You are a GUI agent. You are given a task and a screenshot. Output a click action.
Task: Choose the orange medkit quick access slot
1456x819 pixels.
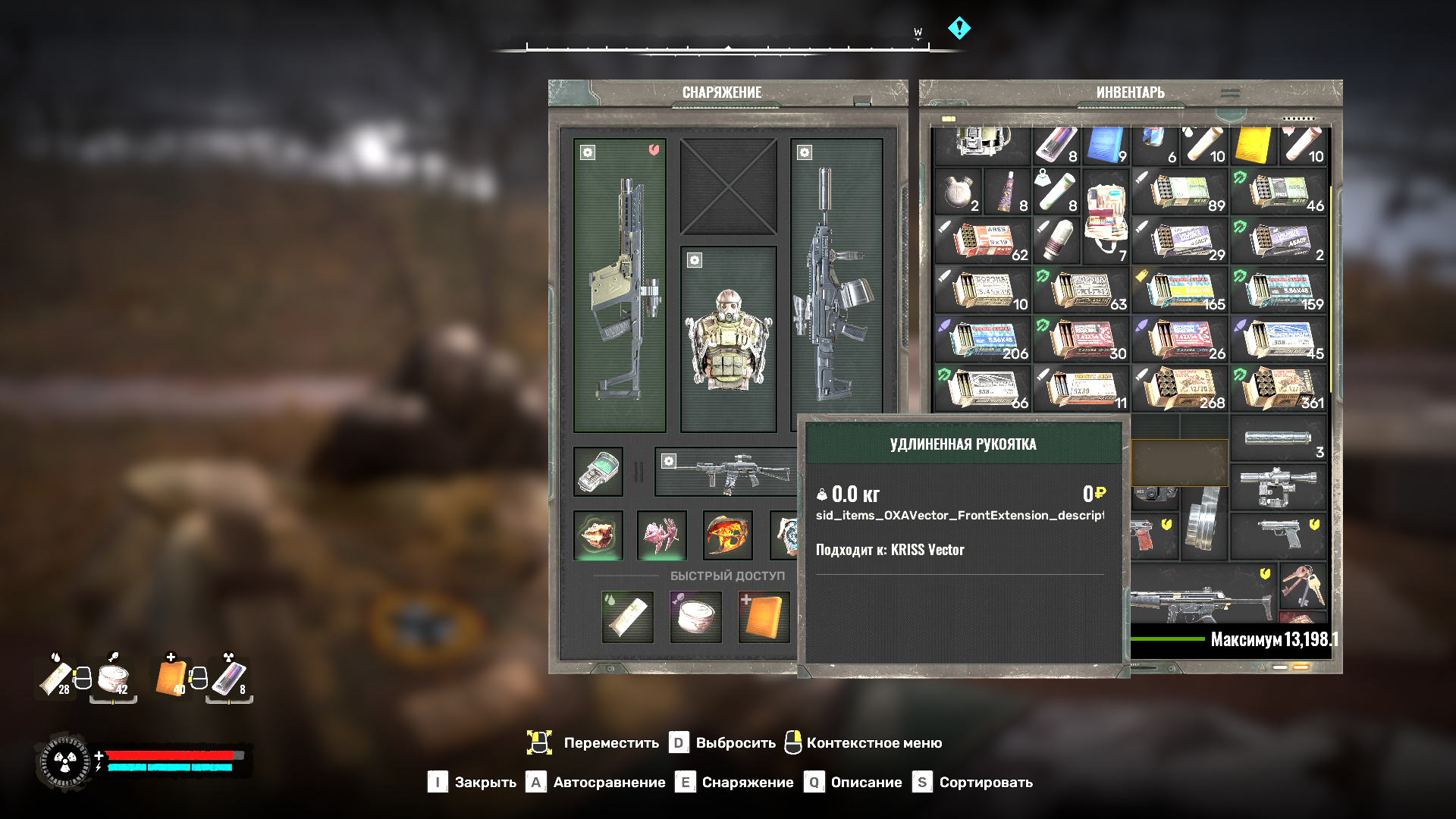[764, 617]
